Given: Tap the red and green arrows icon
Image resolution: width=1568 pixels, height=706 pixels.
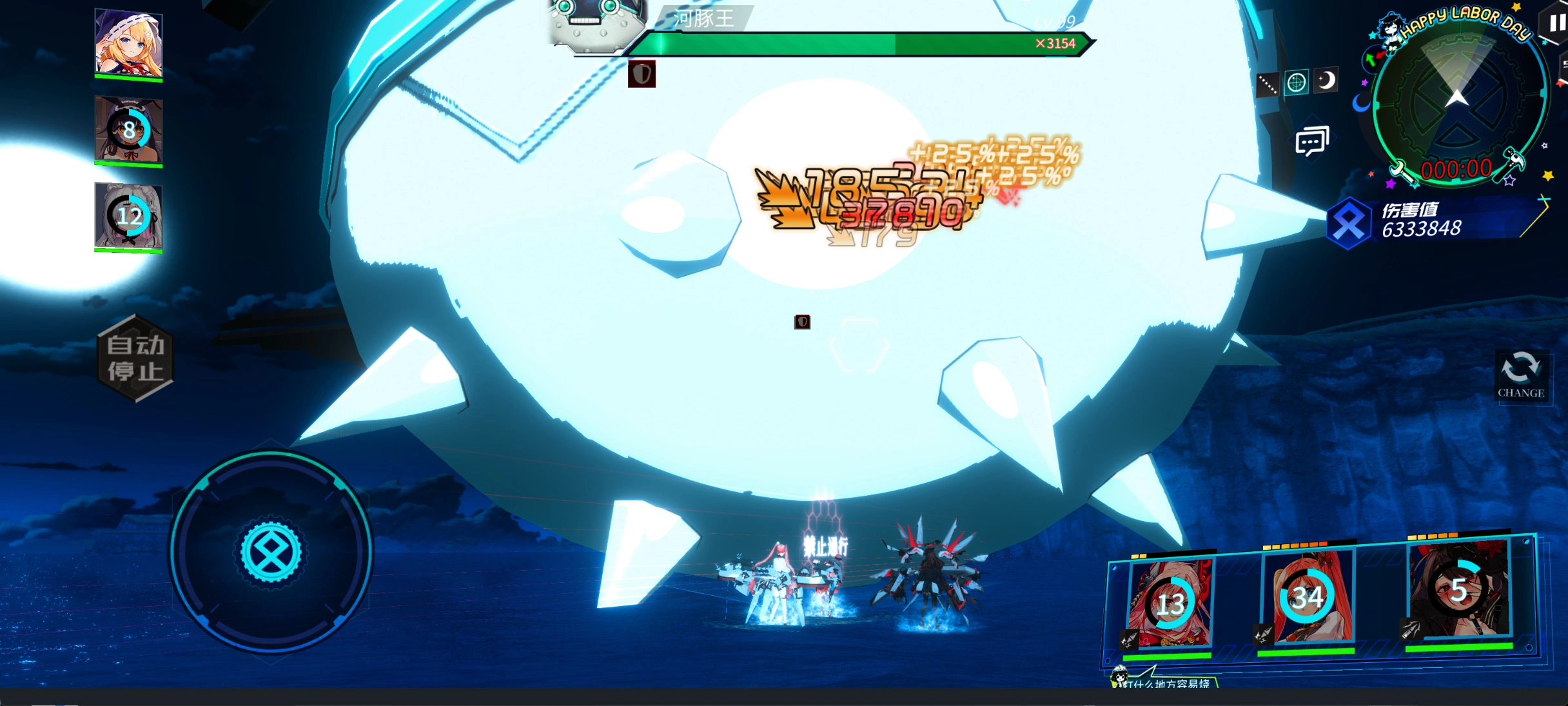Looking at the screenshot, I should [x=1372, y=59].
